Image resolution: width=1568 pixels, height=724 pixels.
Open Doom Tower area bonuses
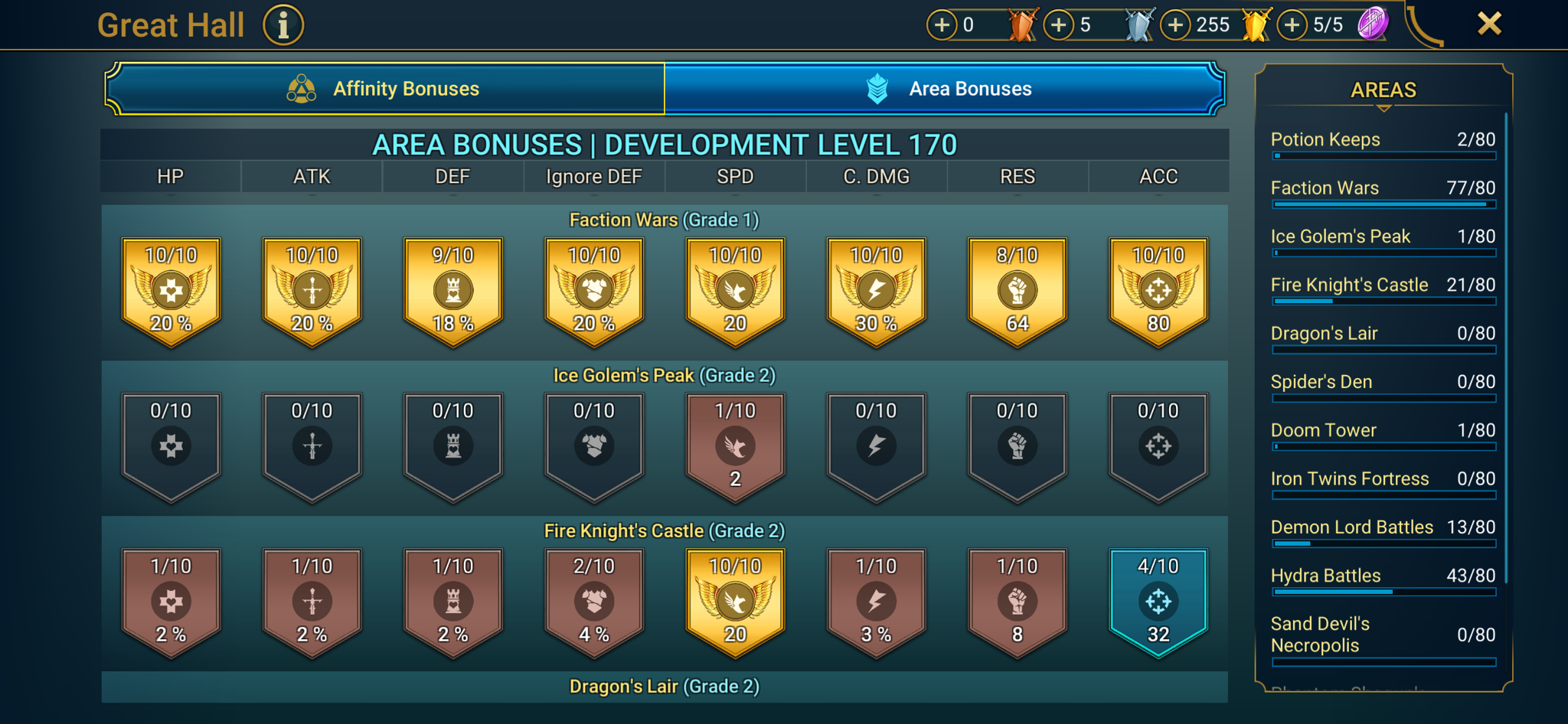[1324, 430]
